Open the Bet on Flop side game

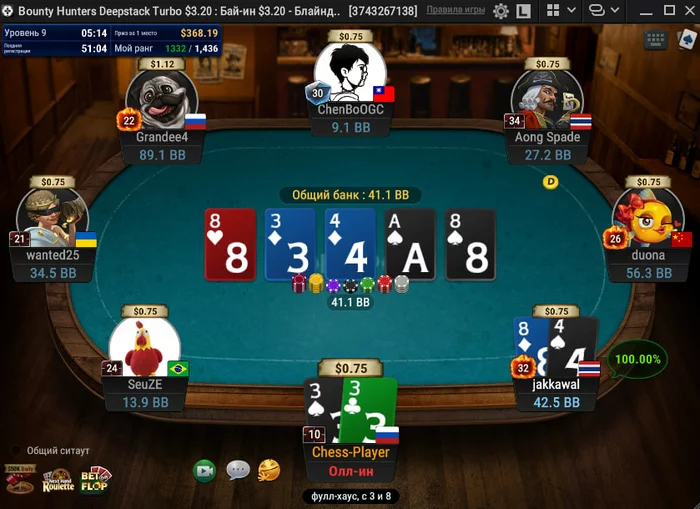[97, 479]
